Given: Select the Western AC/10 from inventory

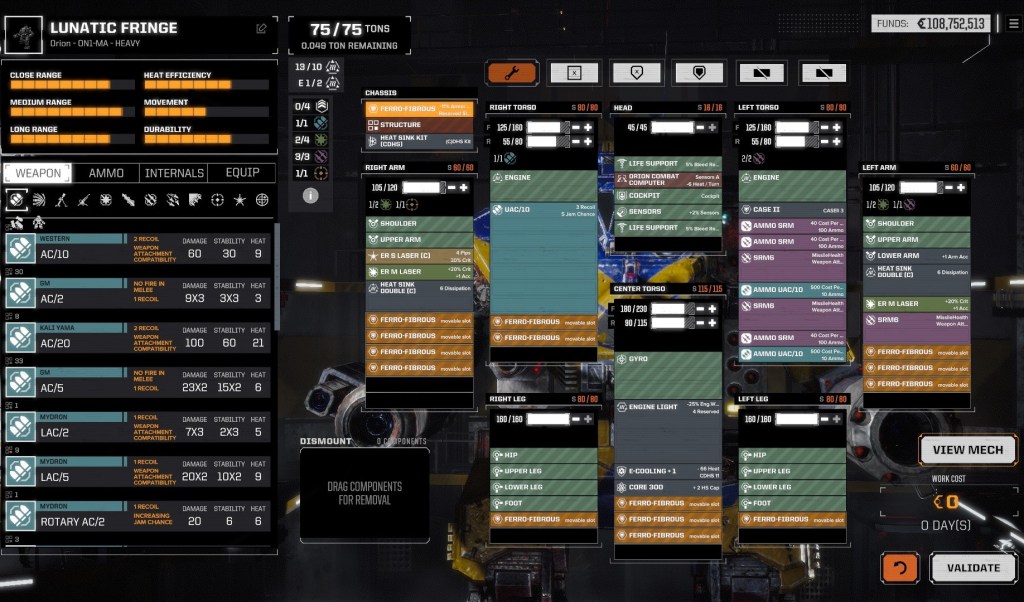Looking at the screenshot, I should click(x=140, y=248).
